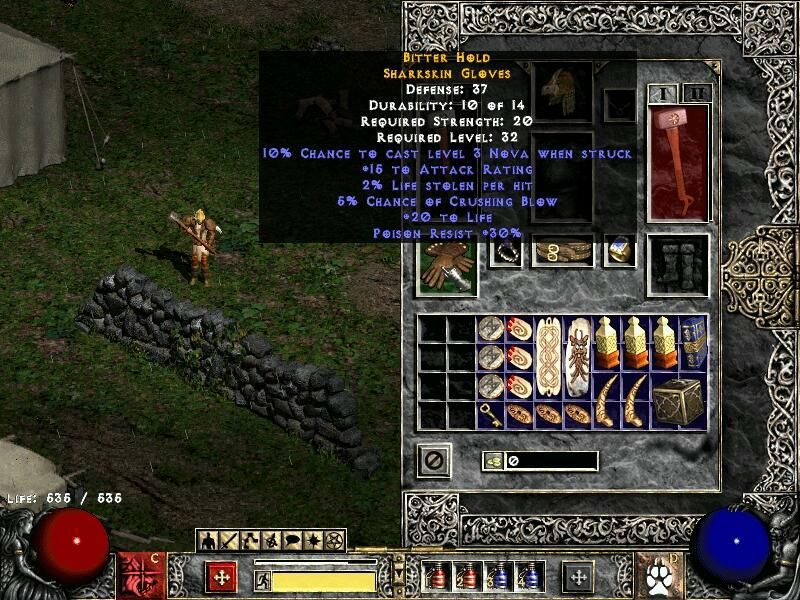Pick up the Horadric Cube
The height and width of the screenshot is (600, 800).
pos(679,400)
